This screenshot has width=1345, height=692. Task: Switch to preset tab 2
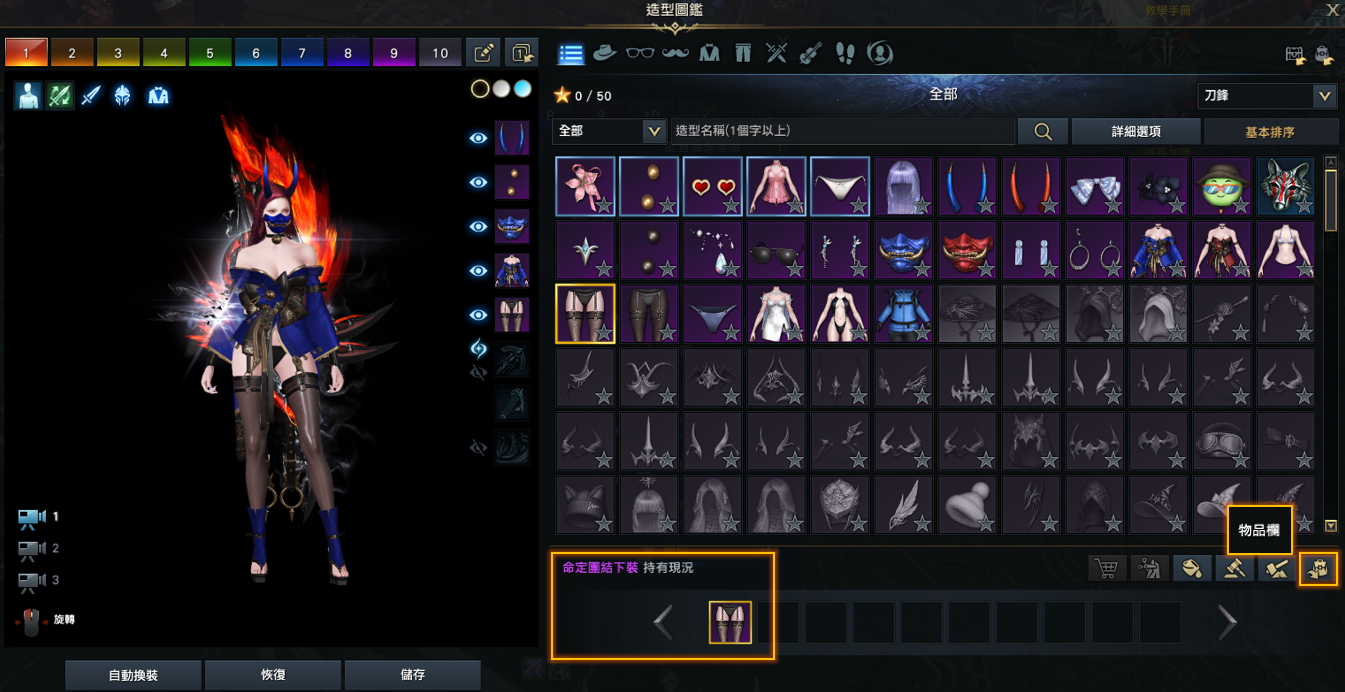click(72, 53)
